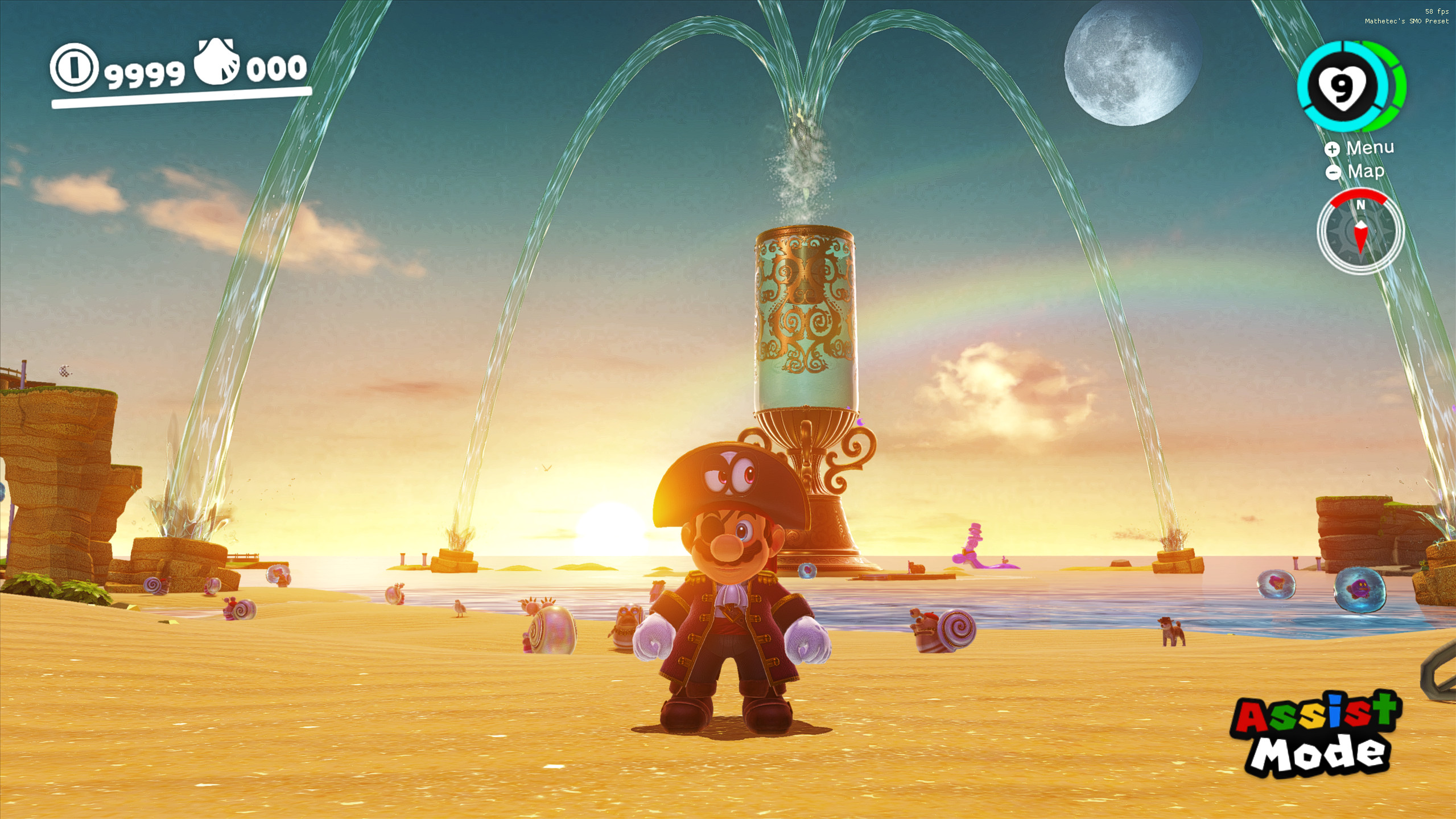
Task: Click the plus icon next to Menu
Action: (1332, 149)
